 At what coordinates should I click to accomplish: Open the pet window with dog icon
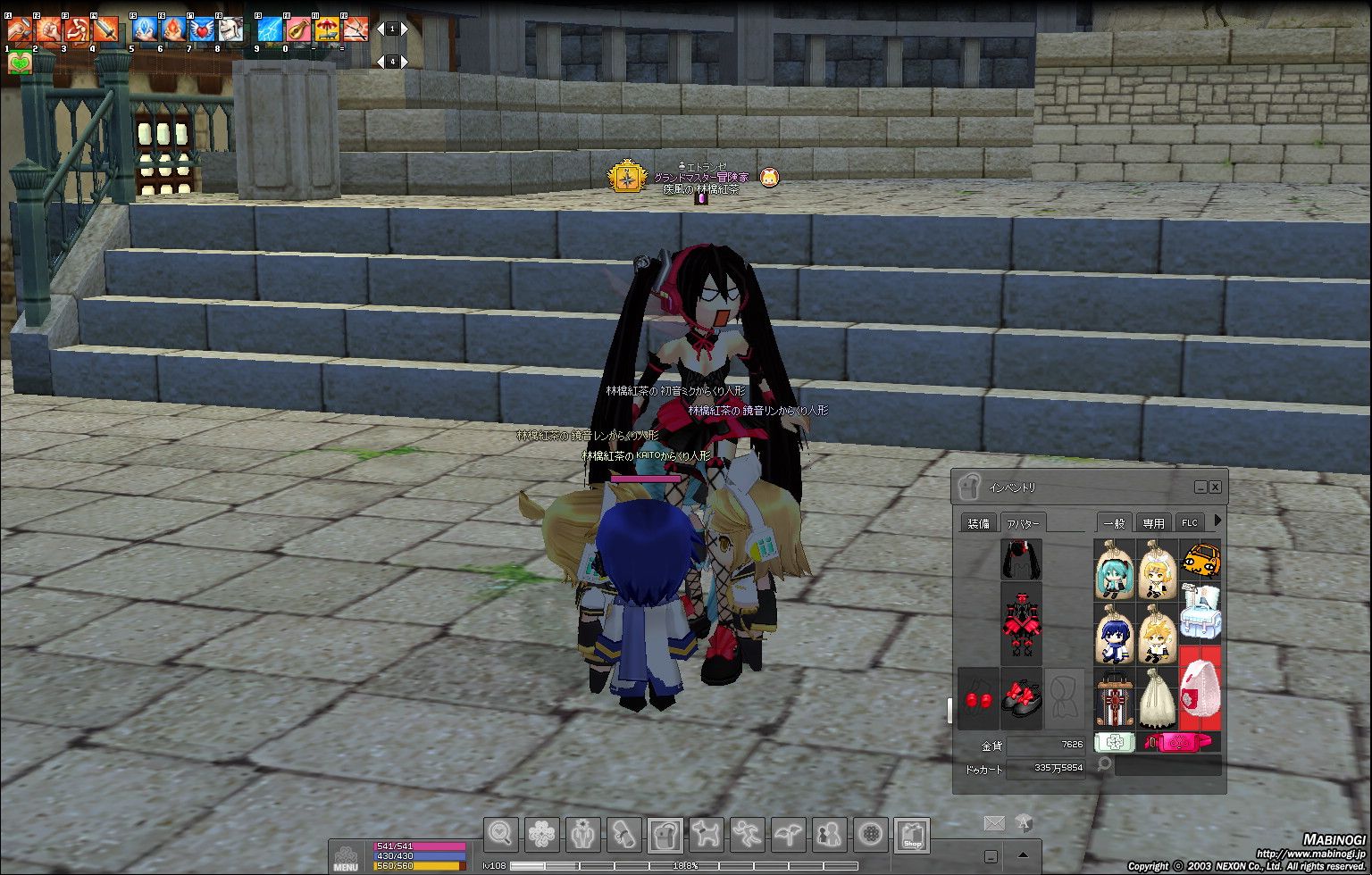707,836
